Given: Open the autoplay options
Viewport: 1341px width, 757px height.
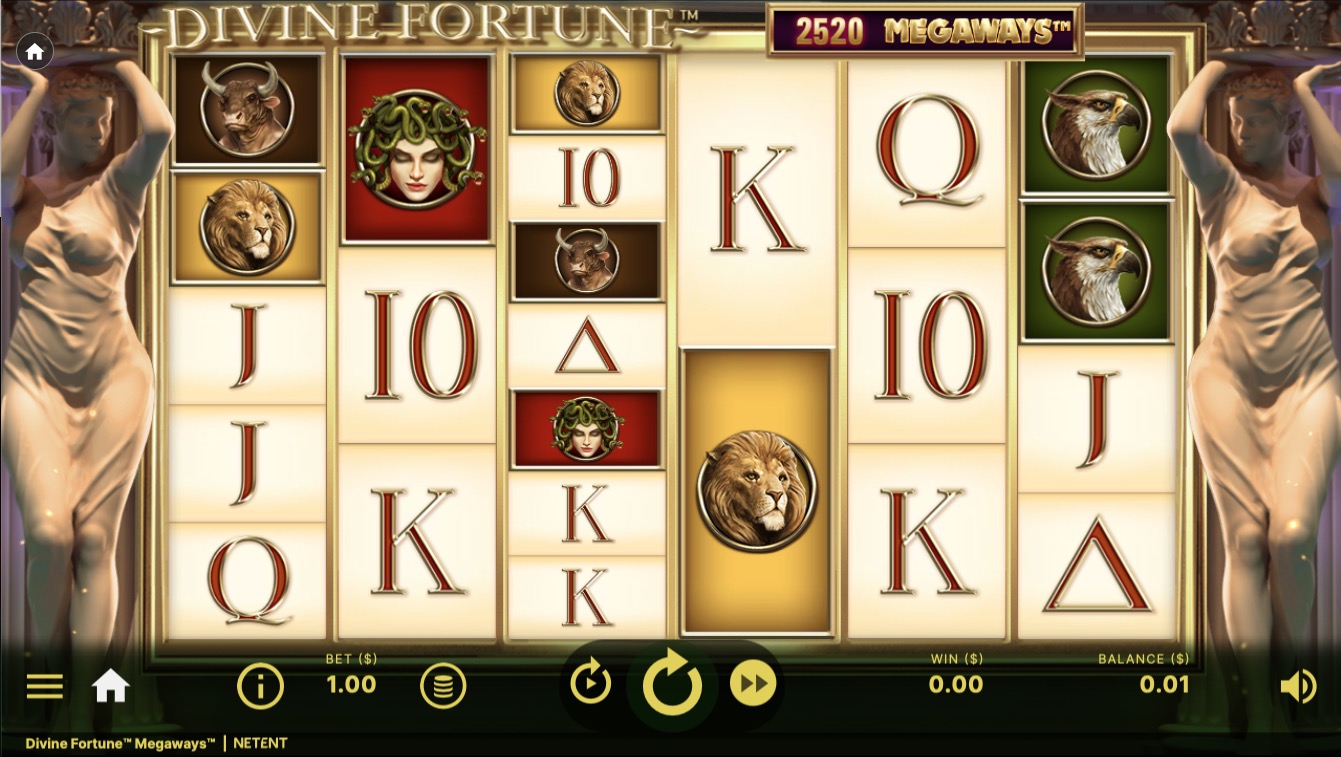Looking at the screenshot, I should (x=590, y=685).
